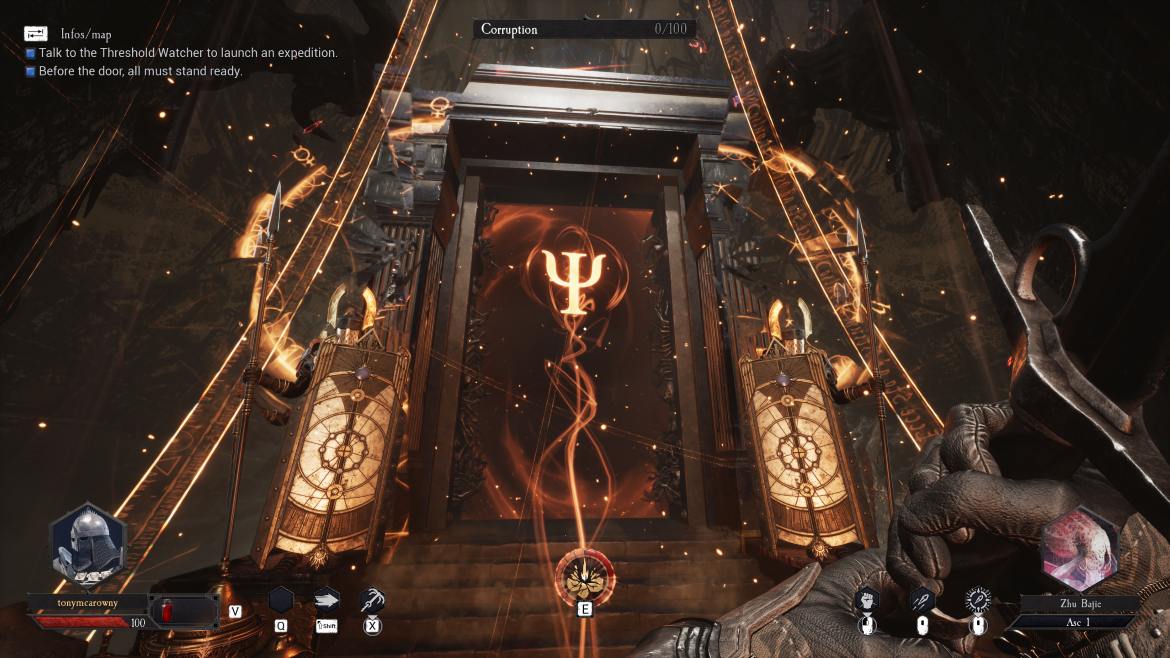The image size is (1170, 658).
Task: Select the Threshold Watcher expedition objective
Action: pos(188,52)
